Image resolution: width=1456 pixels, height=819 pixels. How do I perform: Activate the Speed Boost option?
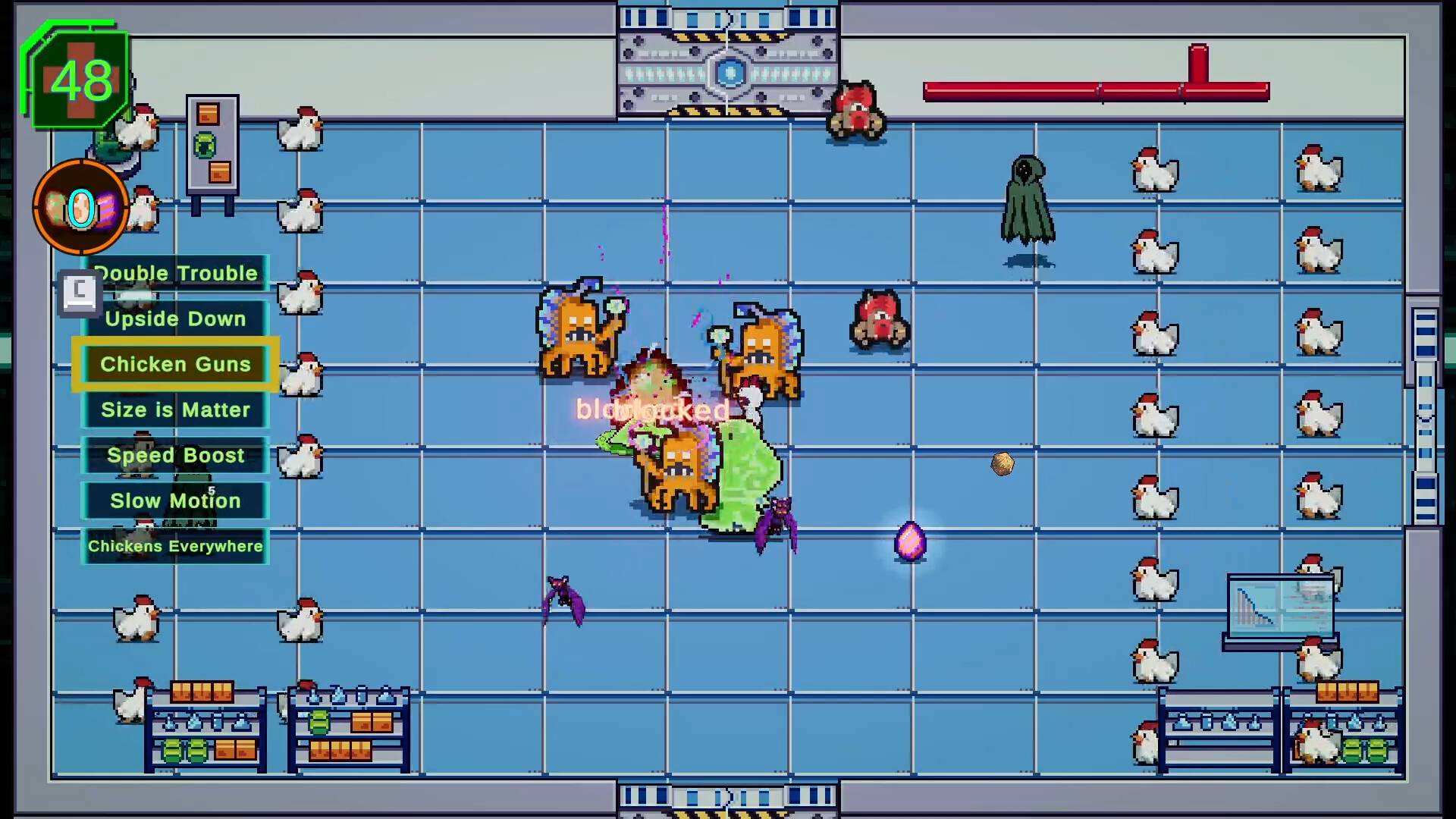coord(174,455)
